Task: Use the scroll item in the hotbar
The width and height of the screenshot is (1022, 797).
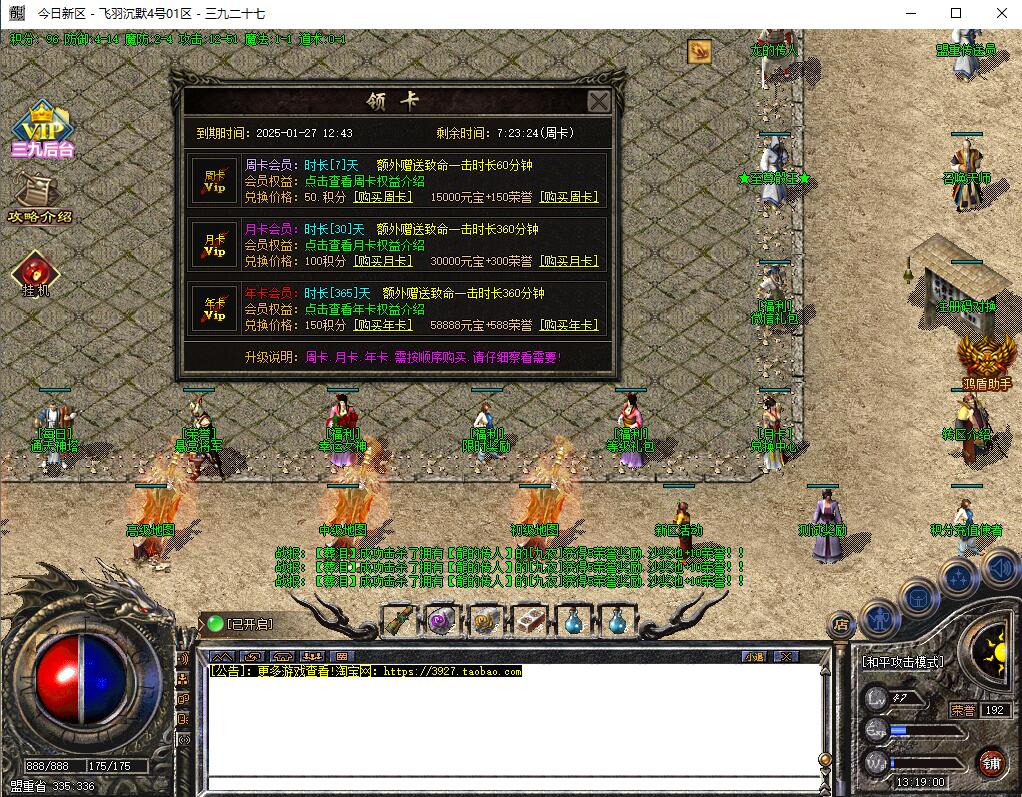Action: [x=399, y=620]
